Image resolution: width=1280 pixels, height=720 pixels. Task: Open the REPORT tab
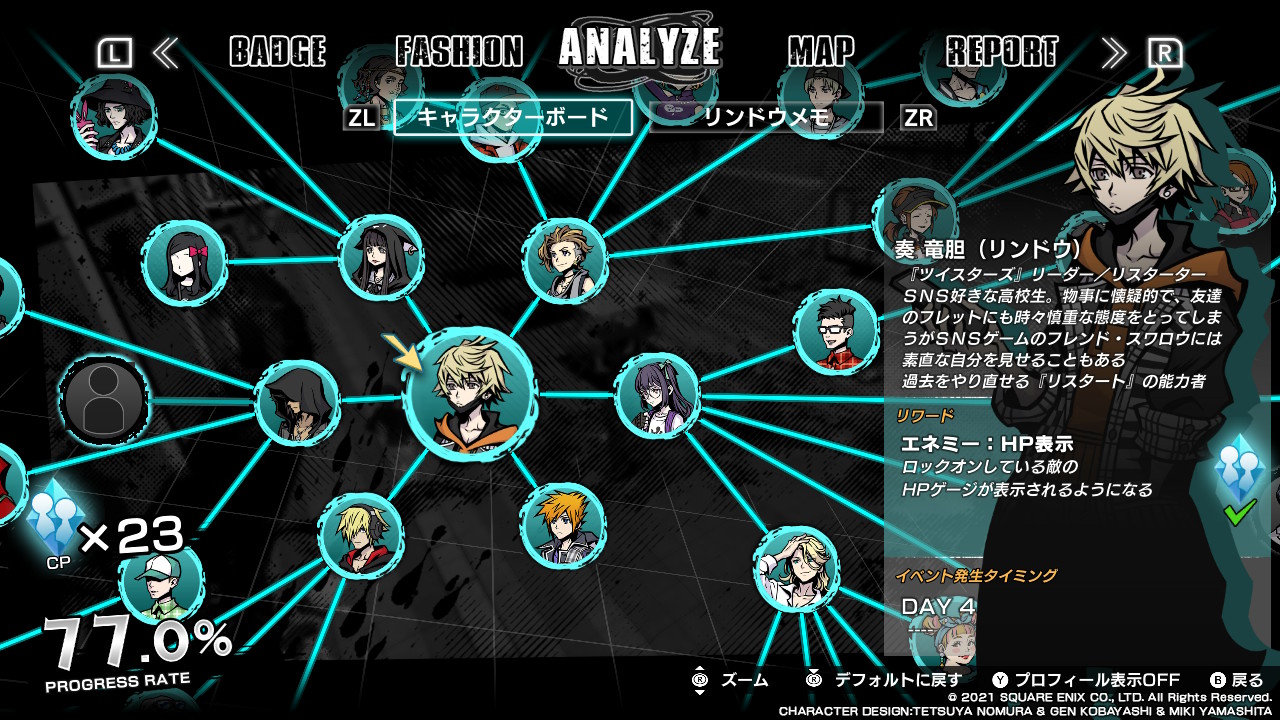click(1001, 51)
